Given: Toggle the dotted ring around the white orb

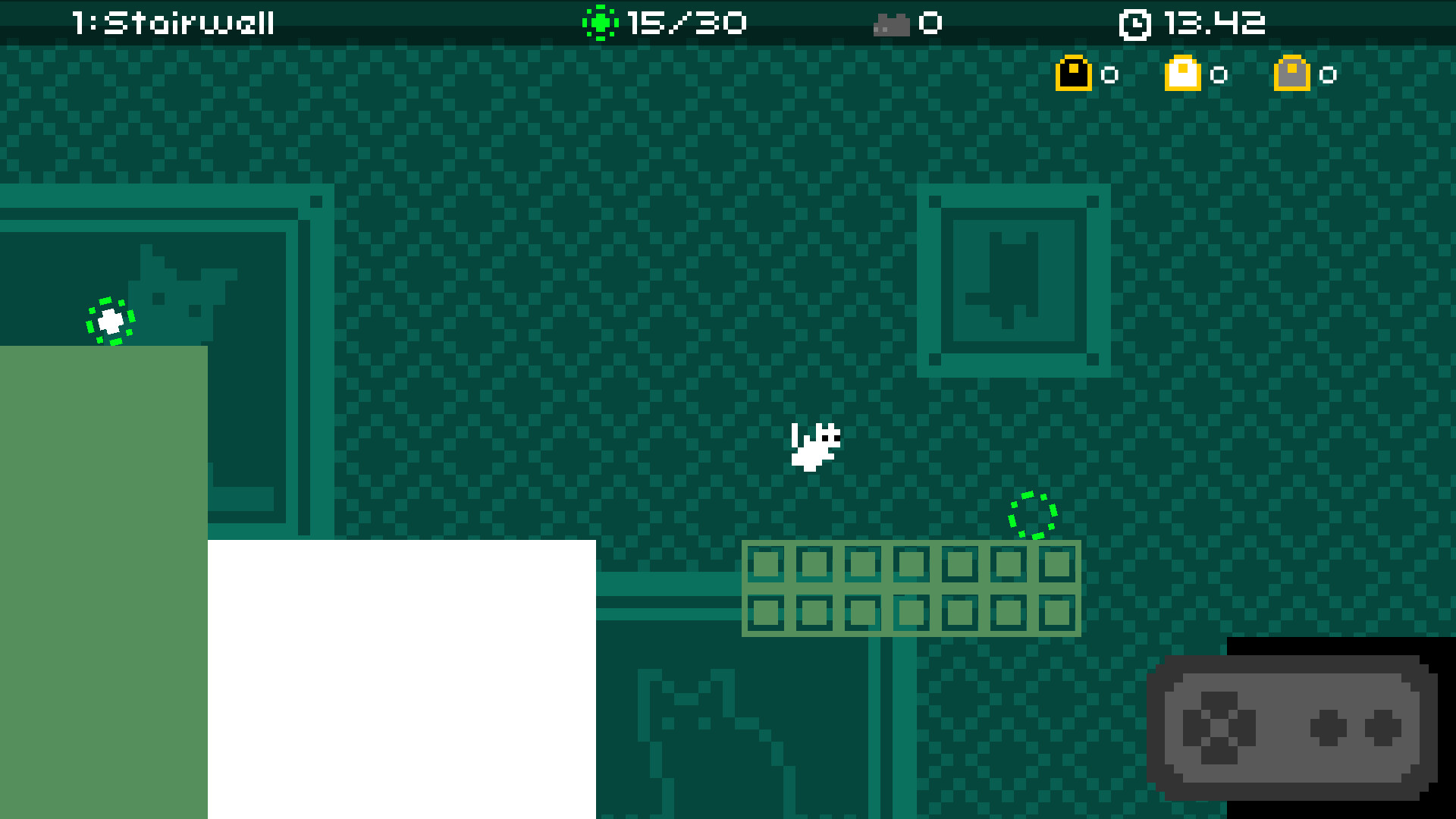Looking at the screenshot, I should tap(110, 322).
